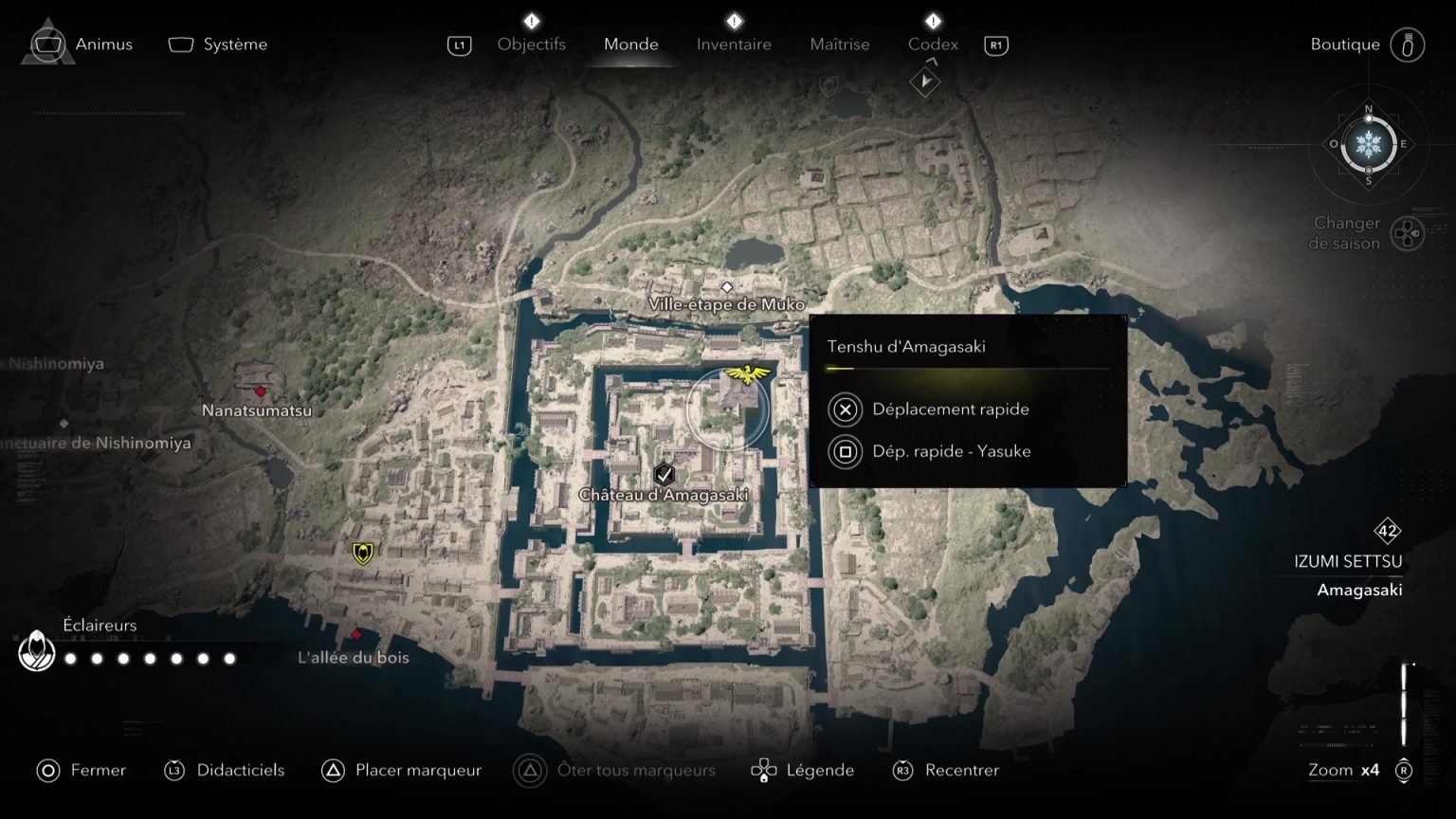This screenshot has width=1456, height=819.
Task: Click the red Nanatsumatsu marker
Action: (x=259, y=391)
